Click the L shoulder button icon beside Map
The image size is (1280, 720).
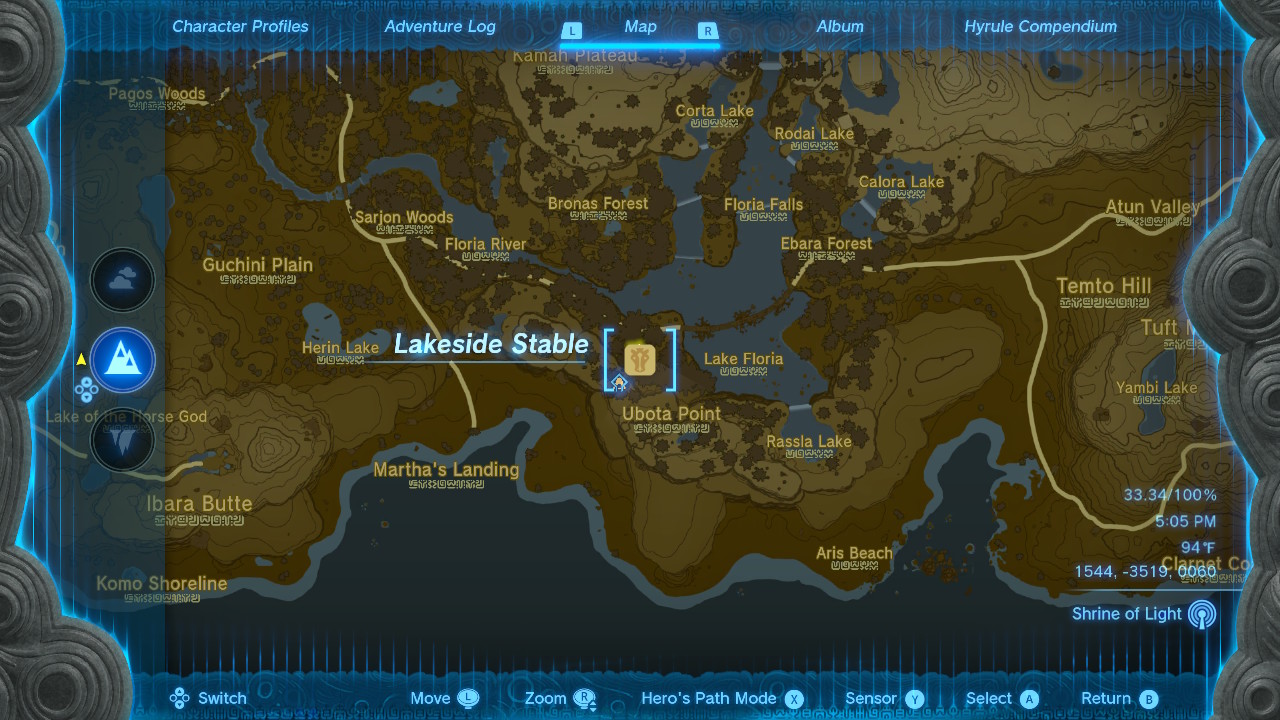[x=572, y=31]
